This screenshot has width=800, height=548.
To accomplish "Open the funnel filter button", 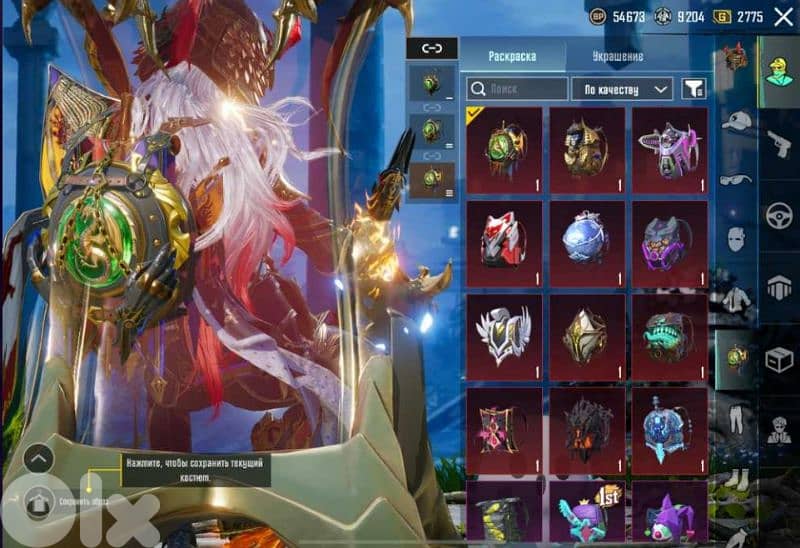I will point(692,89).
